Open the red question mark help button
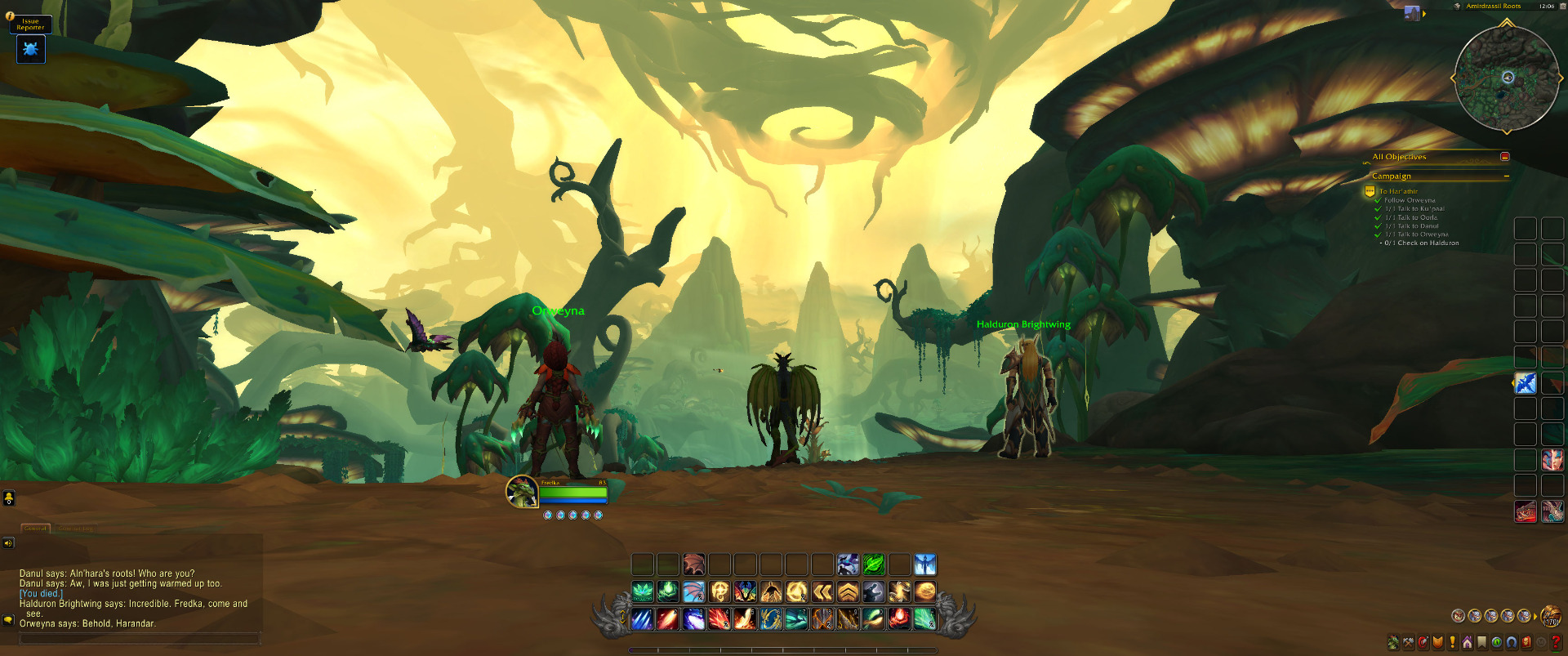The width and height of the screenshot is (1568, 656). pyautogui.click(x=1556, y=642)
